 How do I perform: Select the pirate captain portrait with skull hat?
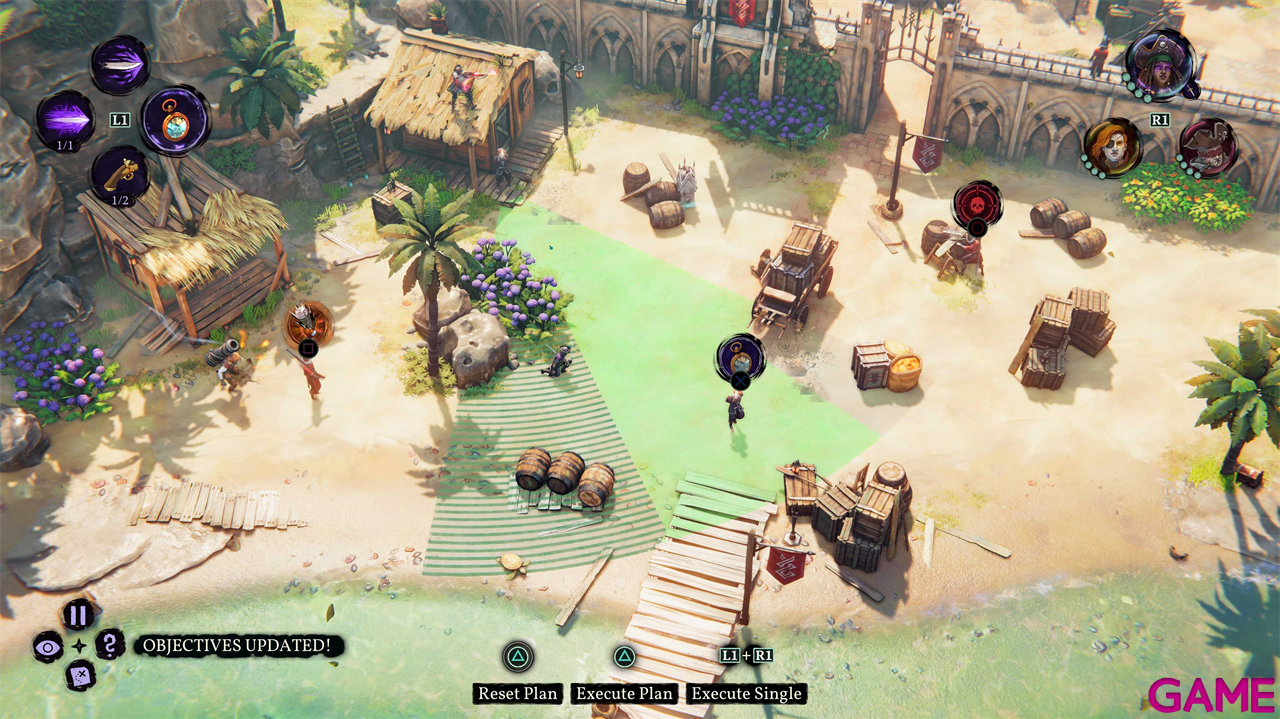[1159, 64]
